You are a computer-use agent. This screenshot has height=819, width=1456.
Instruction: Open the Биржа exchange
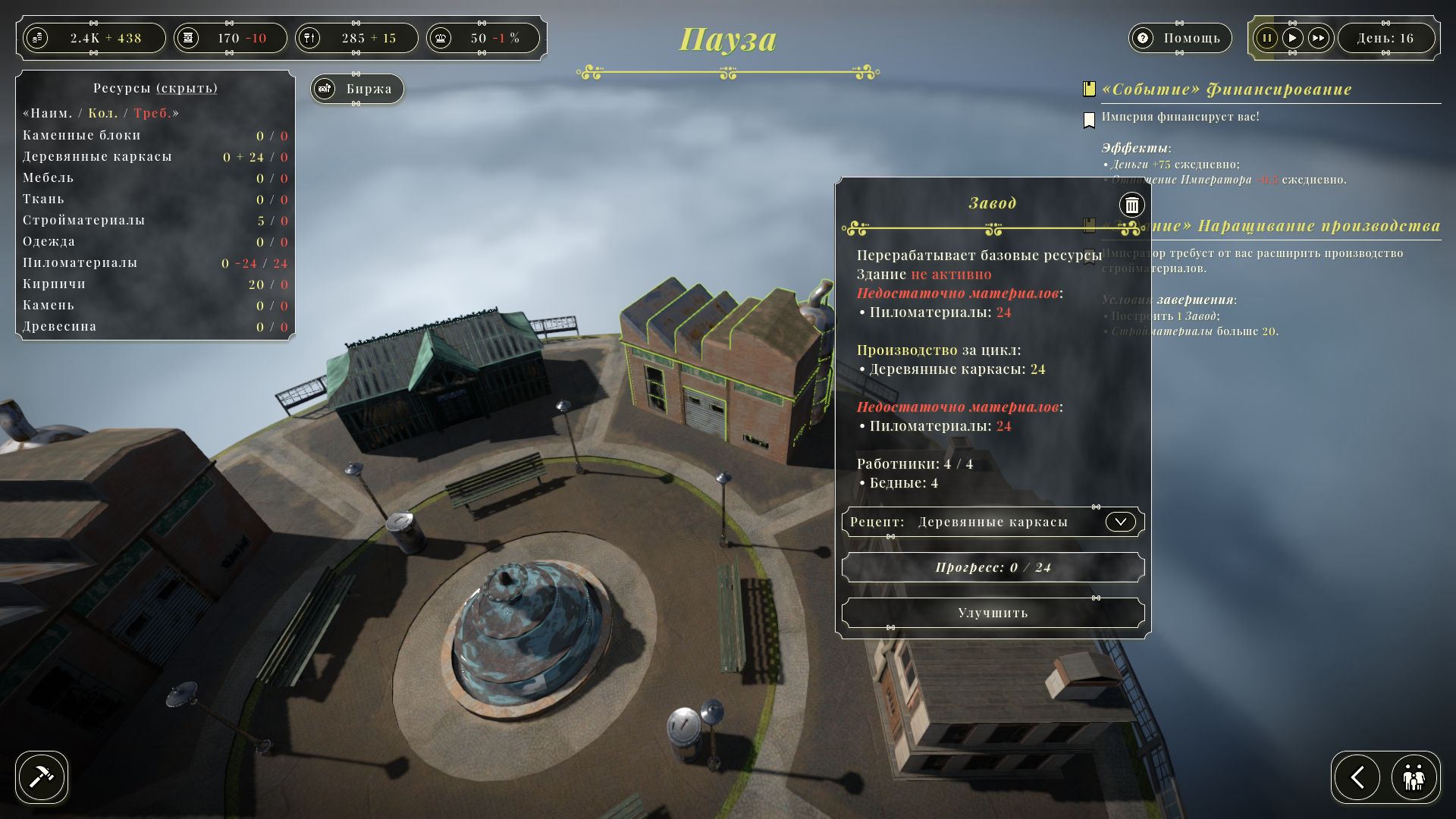[357, 89]
